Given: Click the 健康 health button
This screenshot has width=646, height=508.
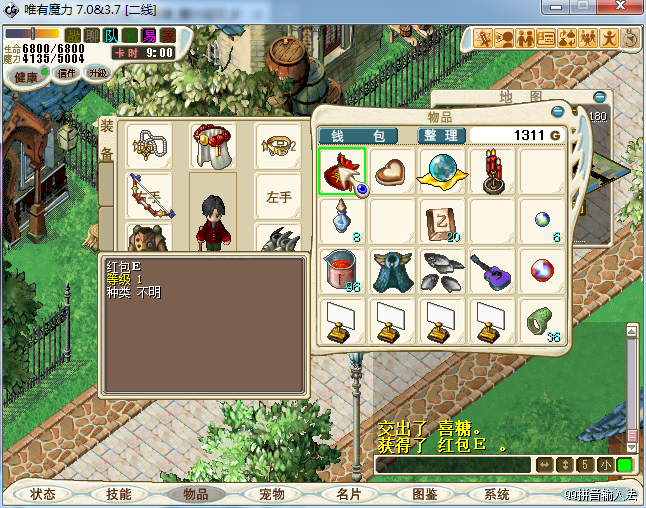Looking at the screenshot, I should 26,77.
